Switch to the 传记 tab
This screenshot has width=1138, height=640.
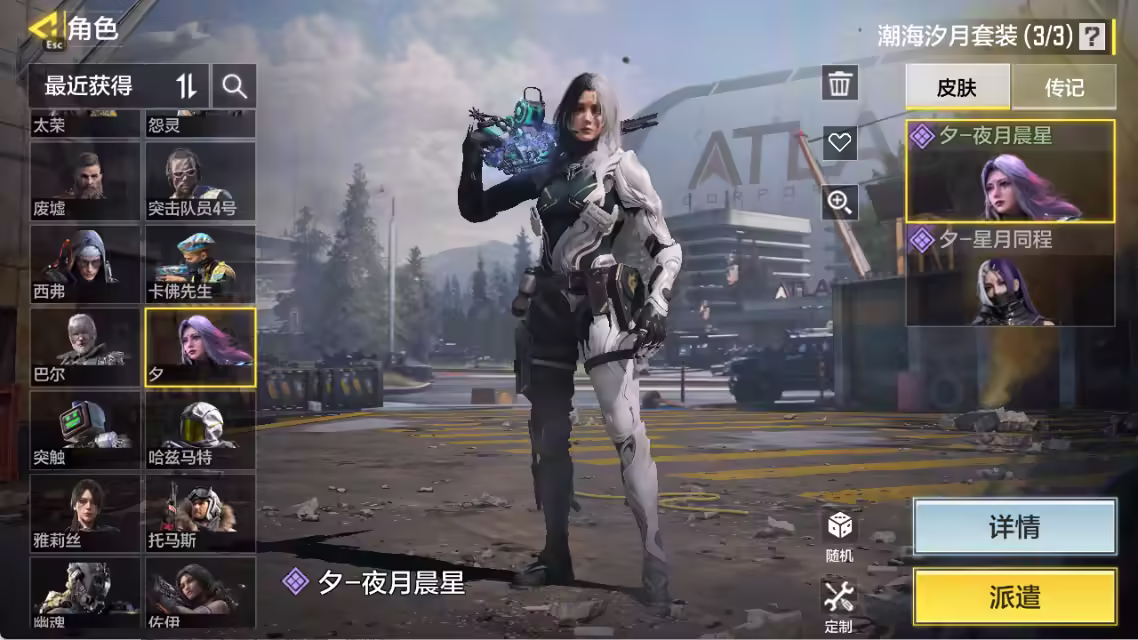coord(1064,87)
